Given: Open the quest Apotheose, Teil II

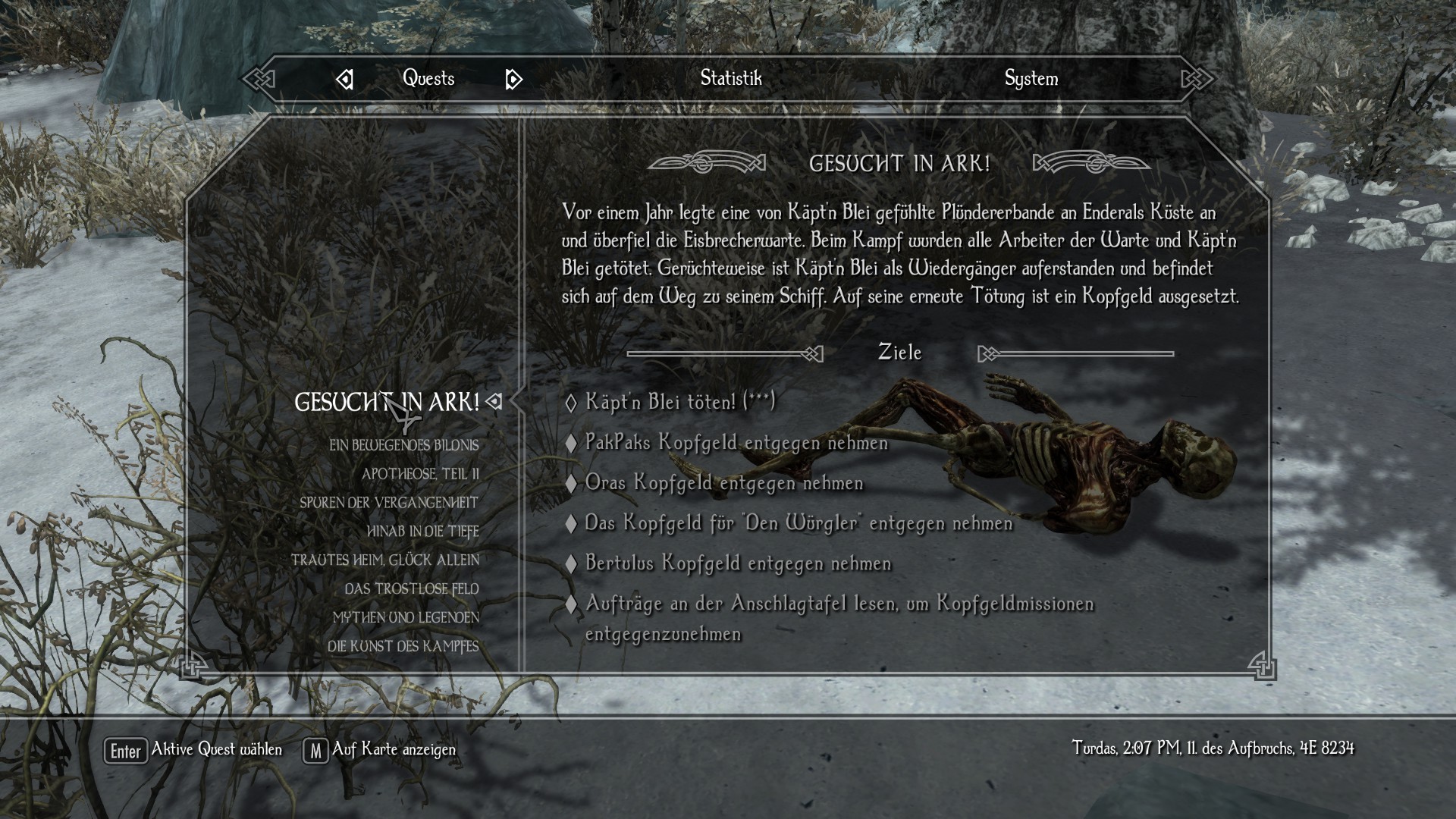Looking at the screenshot, I should (x=420, y=474).
